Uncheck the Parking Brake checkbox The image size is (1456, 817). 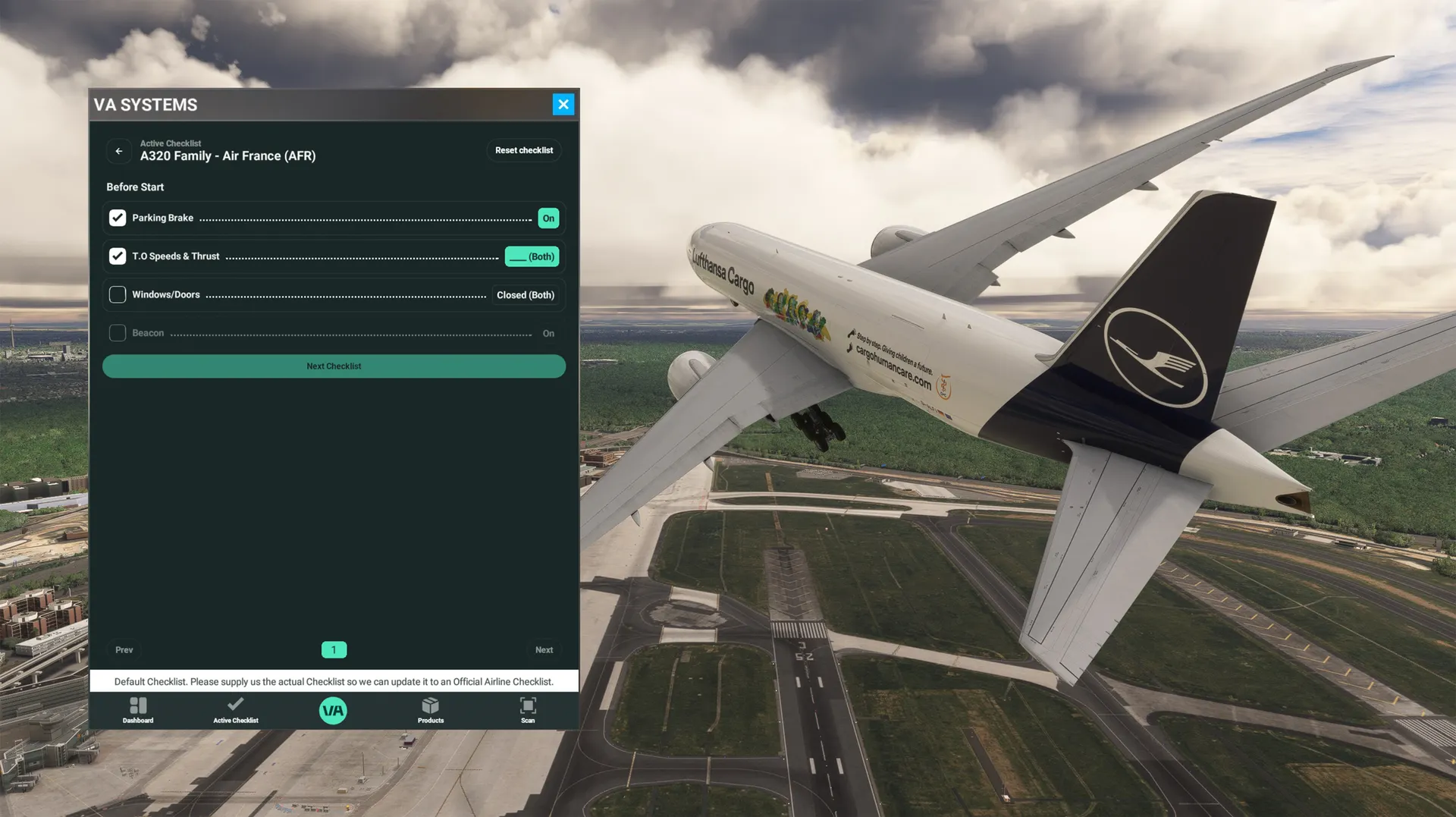(x=118, y=218)
